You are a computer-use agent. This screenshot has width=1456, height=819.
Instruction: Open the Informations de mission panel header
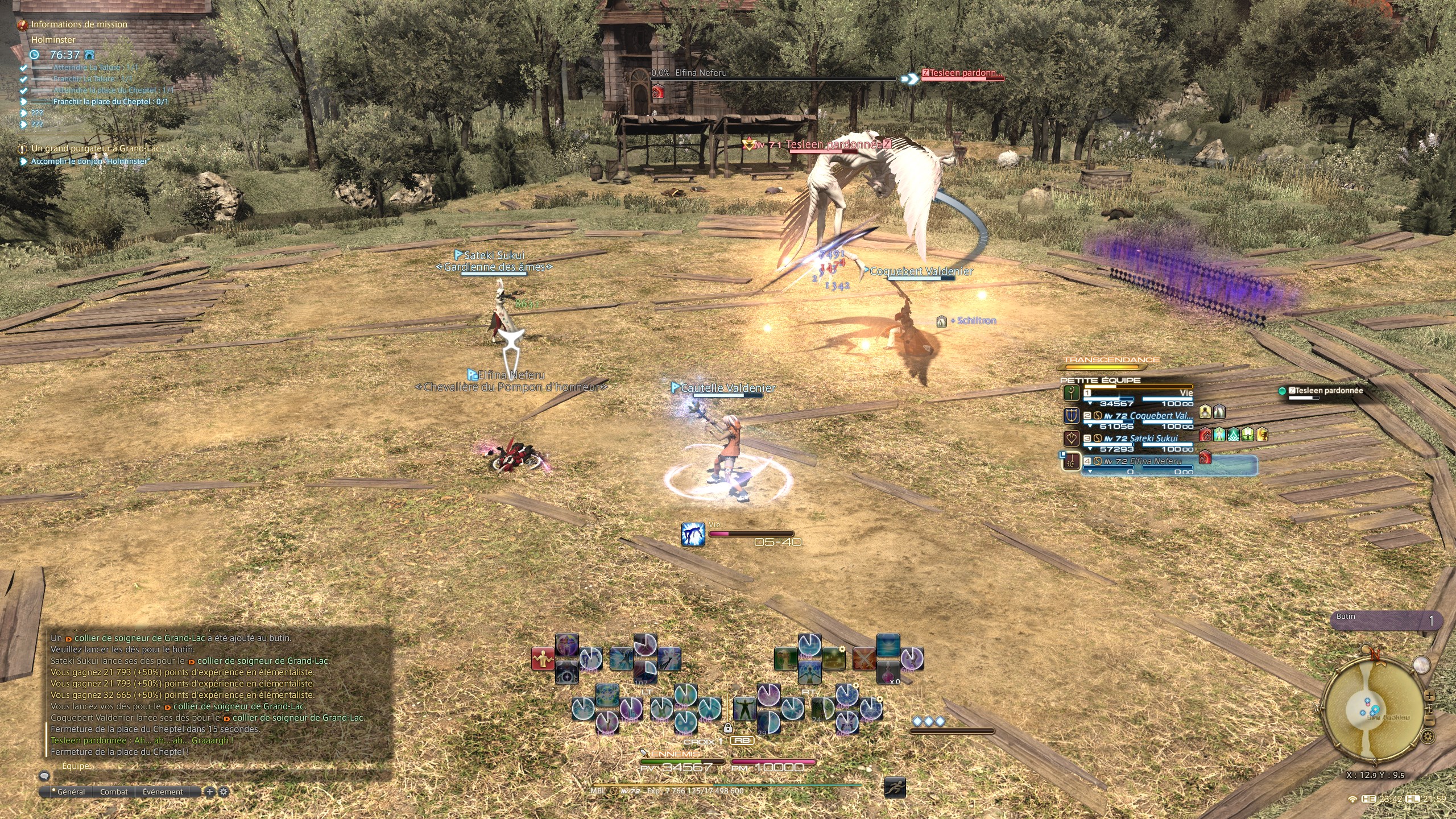[79, 24]
